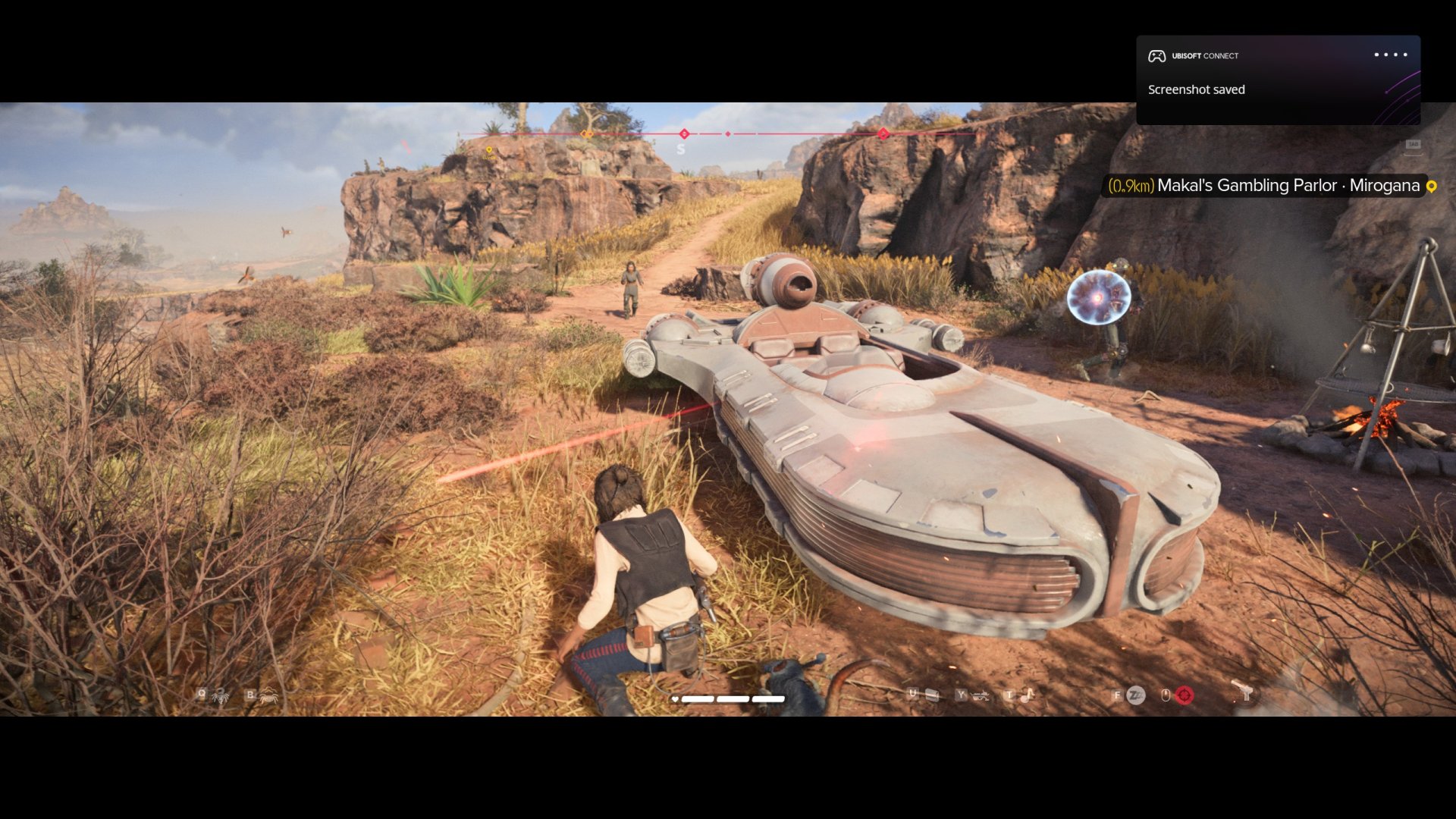Select the red crosshair targeting icon
This screenshot has height=819, width=1456.
(x=1184, y=695)
